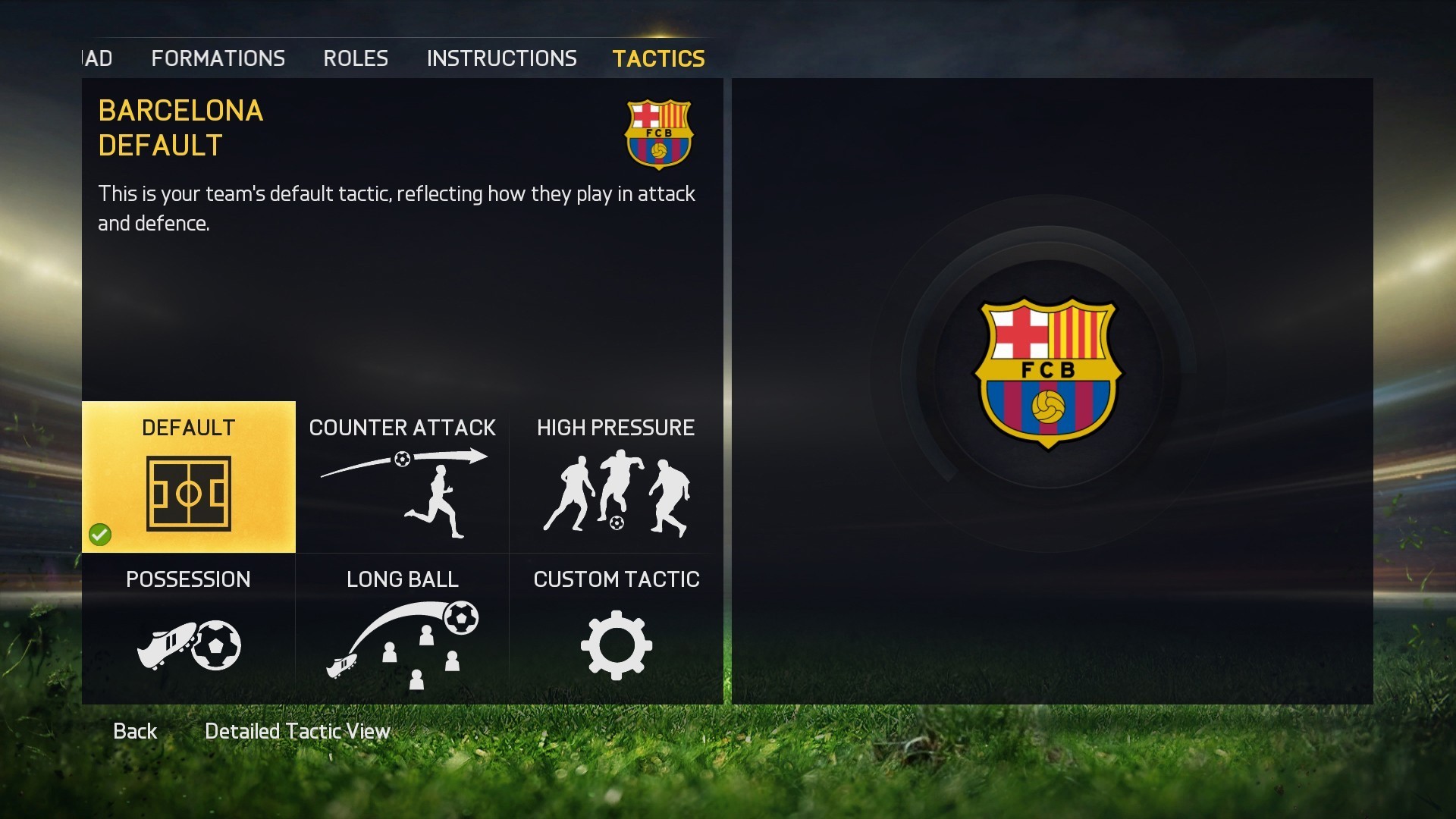Viewport: 1456px width, 819px height.
Task: Open the ROLES tab
Action: click(355, 58)
